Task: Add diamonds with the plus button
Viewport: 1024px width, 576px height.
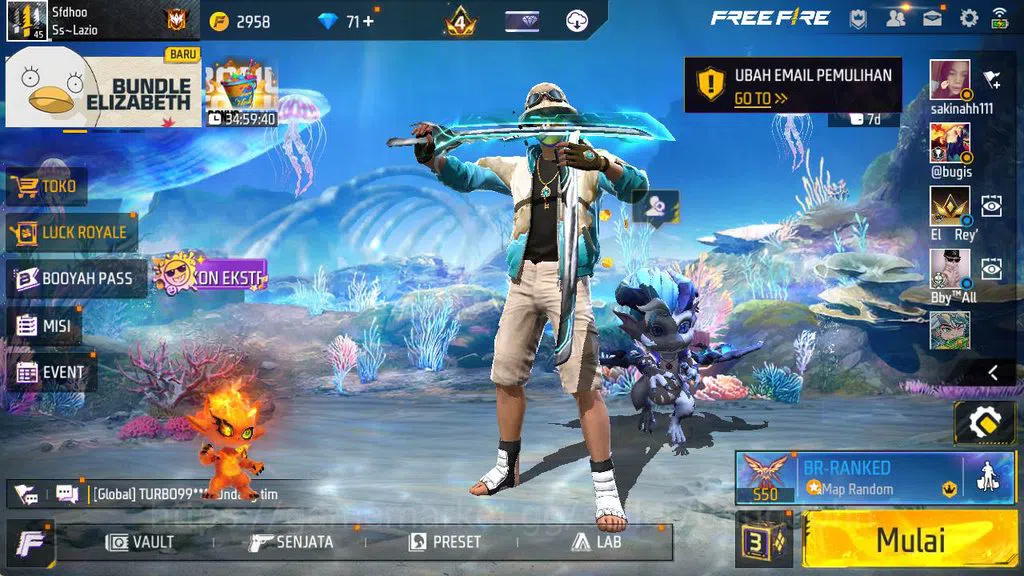Action: point(369,20)
